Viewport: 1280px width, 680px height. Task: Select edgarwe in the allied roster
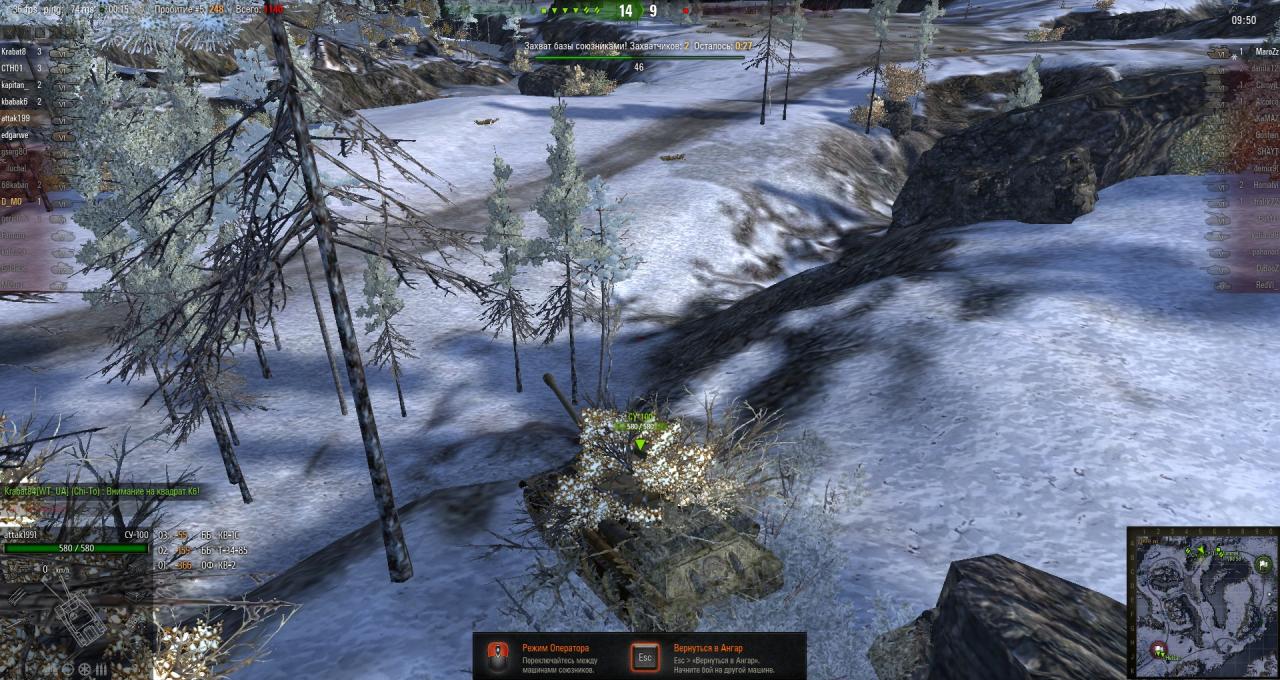coord(15,135)
